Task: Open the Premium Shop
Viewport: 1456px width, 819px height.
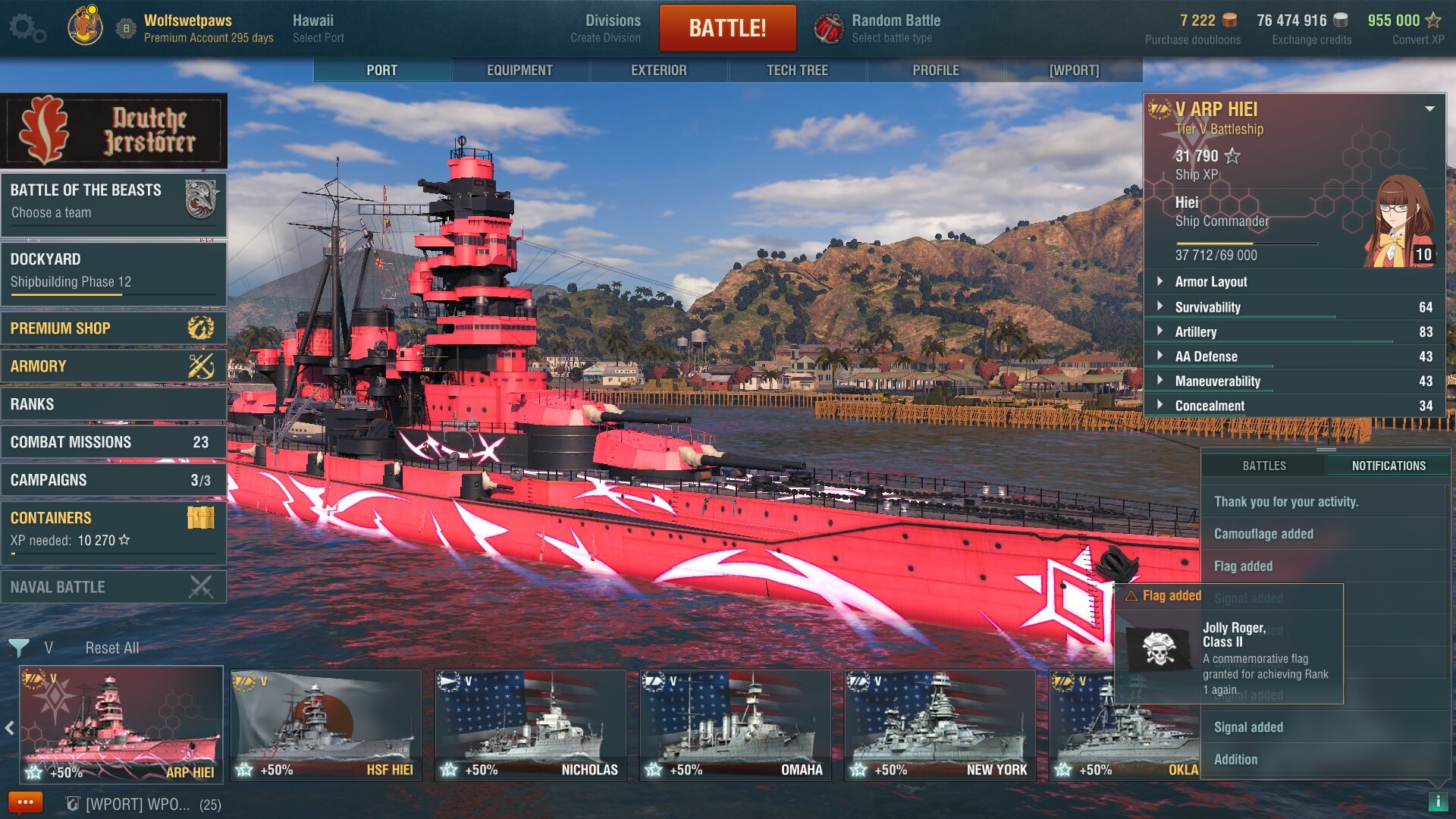Action: point(114,328)
